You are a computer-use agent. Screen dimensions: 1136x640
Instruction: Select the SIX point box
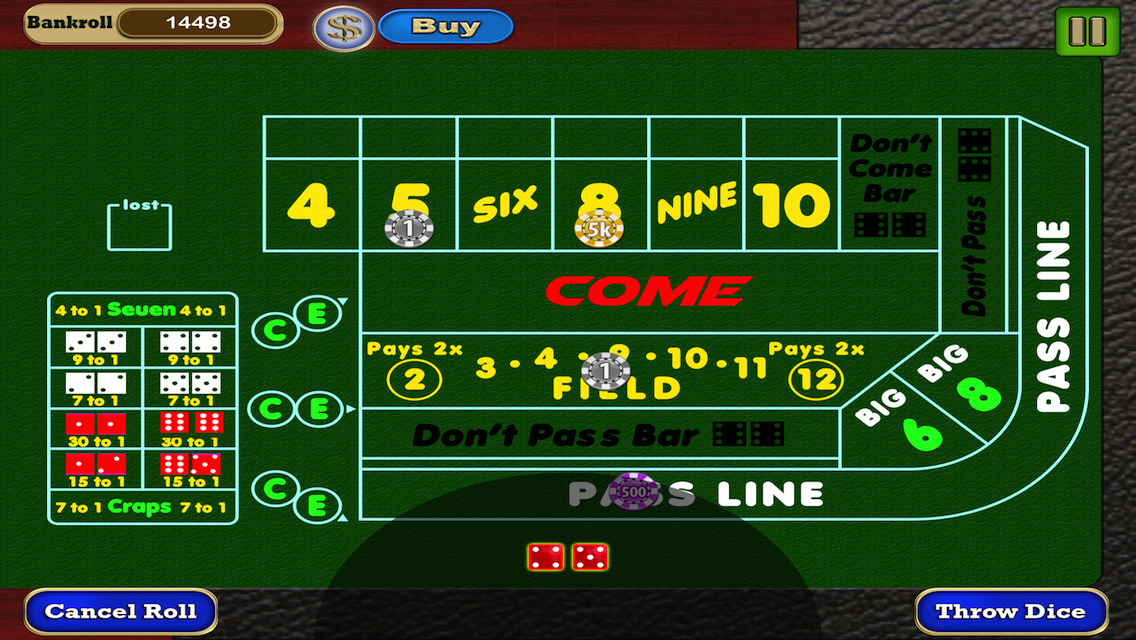tap(505, 203)
